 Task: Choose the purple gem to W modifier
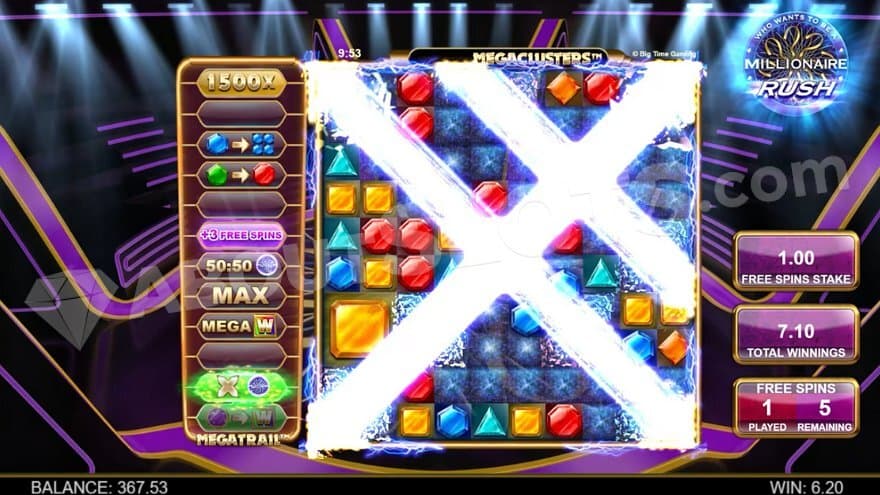tap(241, 416)
